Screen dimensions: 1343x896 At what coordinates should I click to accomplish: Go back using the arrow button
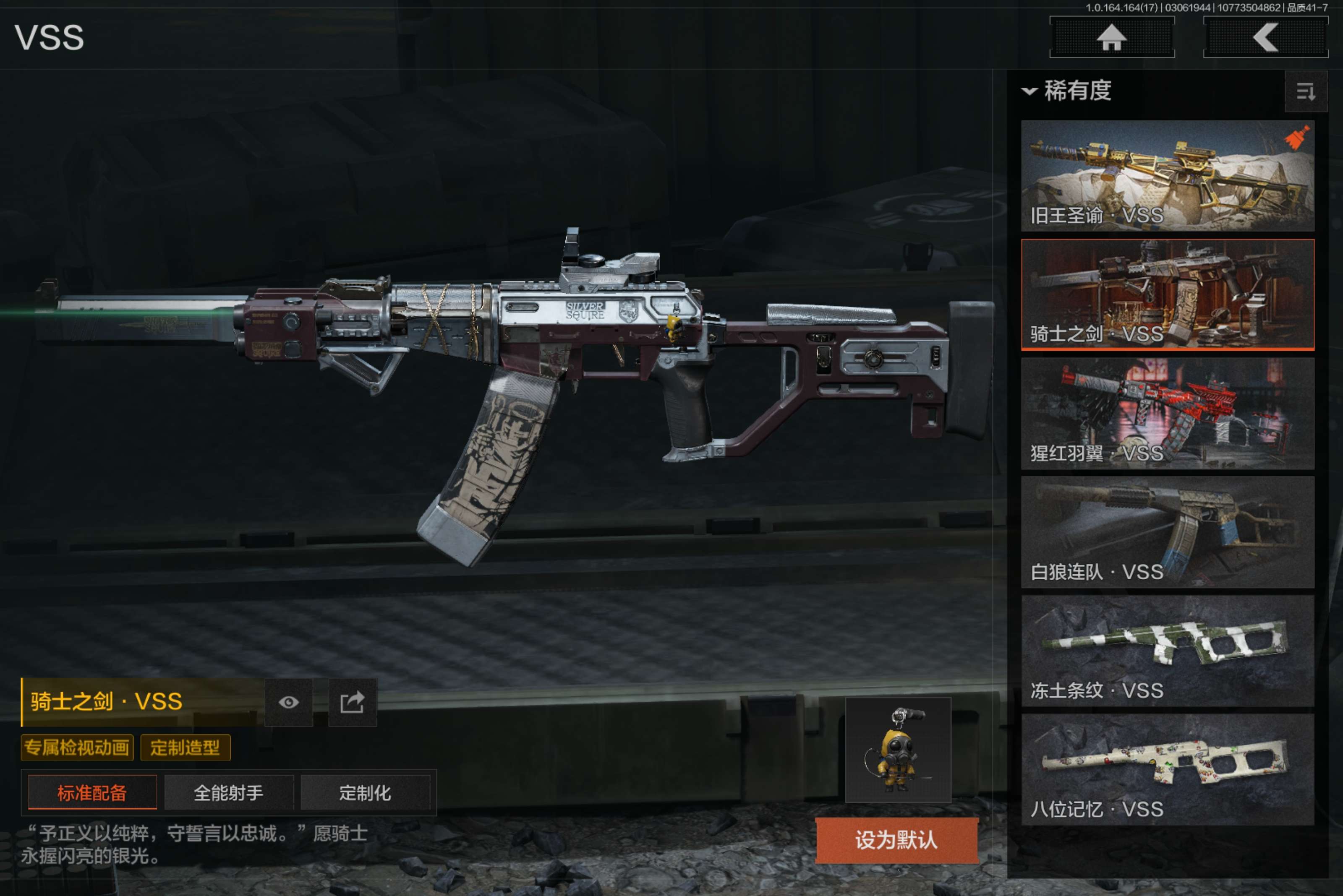(1265, 38)
